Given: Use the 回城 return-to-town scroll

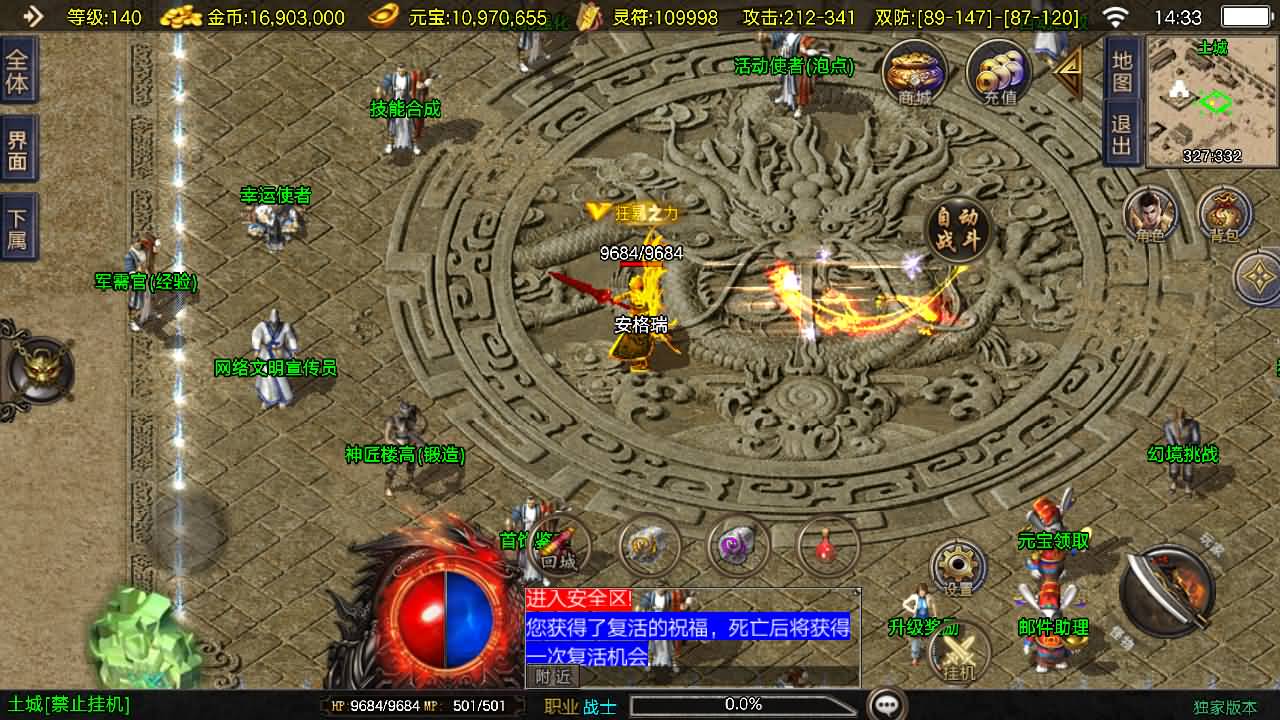Looking at the screenshot, I should tap(560, 548).
